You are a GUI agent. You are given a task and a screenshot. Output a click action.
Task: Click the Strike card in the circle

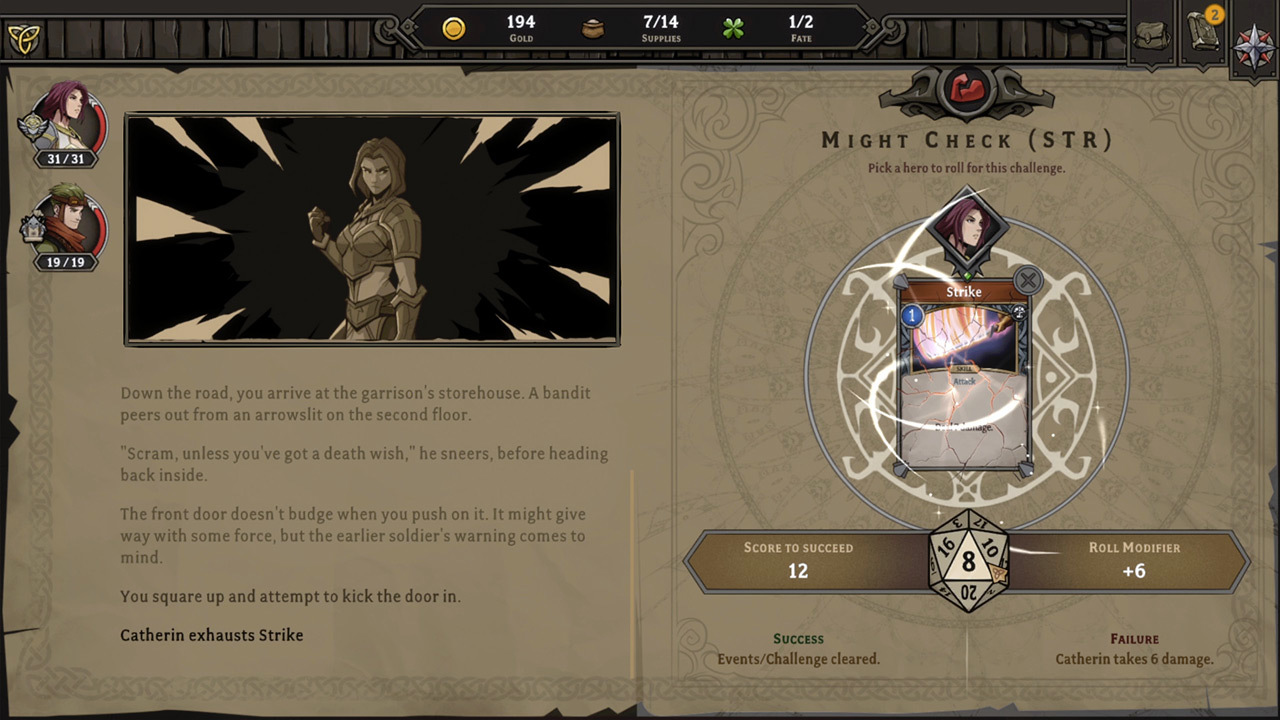click(x=965, y=375)
